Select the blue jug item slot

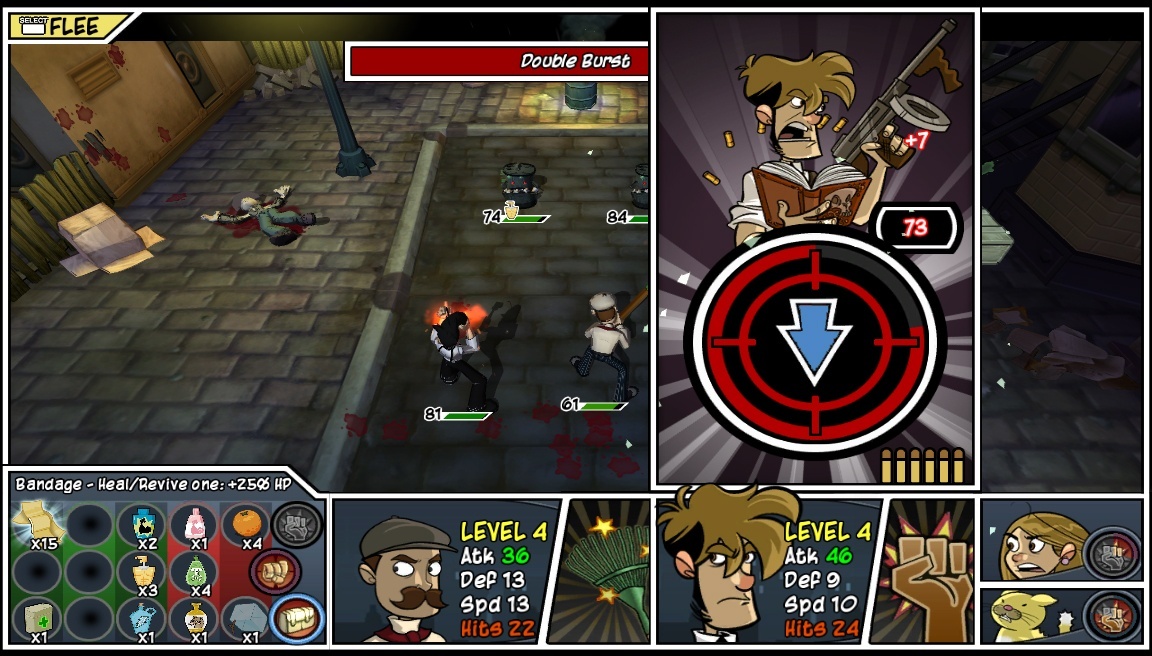click(142, 618)
